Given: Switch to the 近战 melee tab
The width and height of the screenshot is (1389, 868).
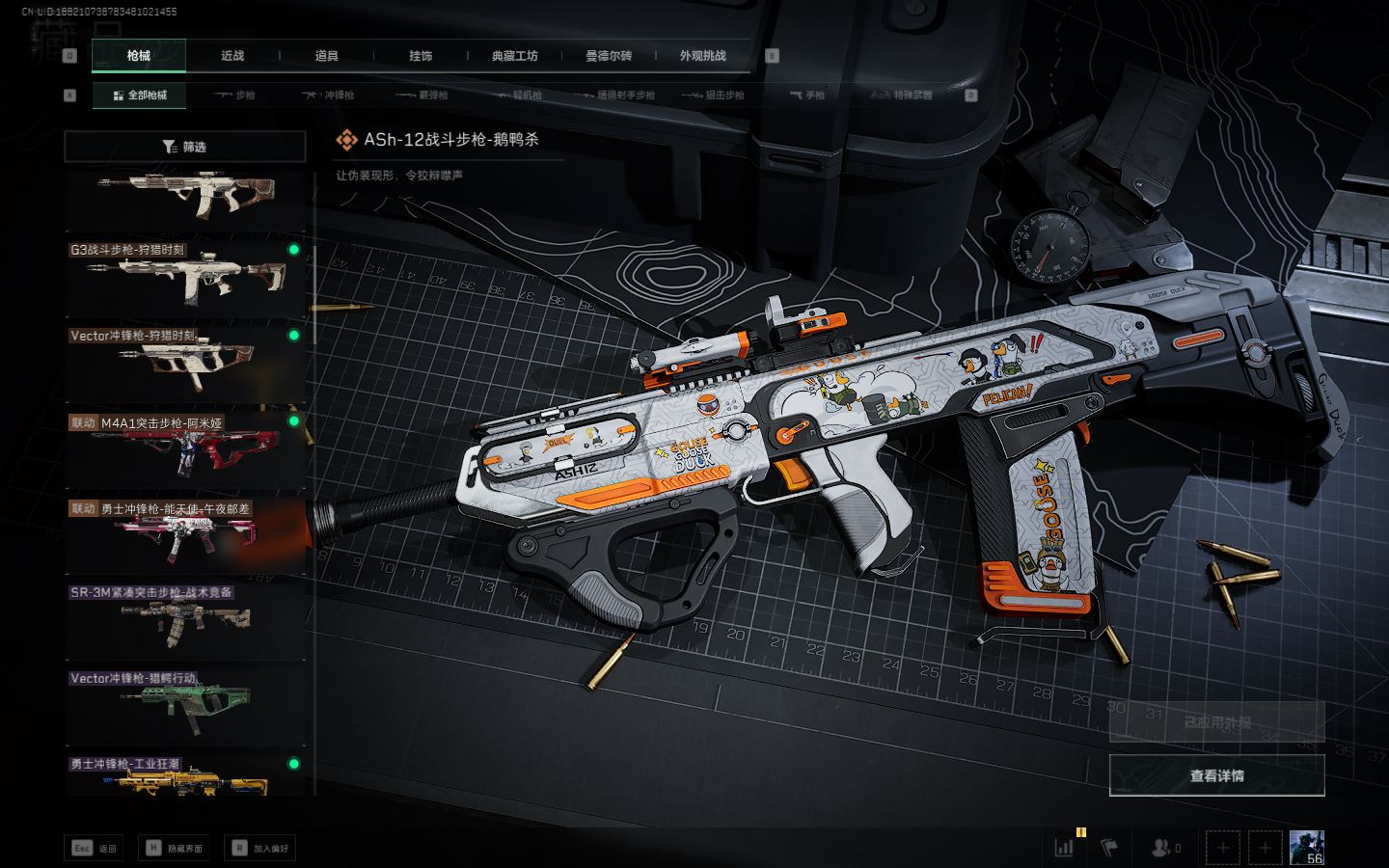Looking at the screenshot, I should [x=232, y=56].
